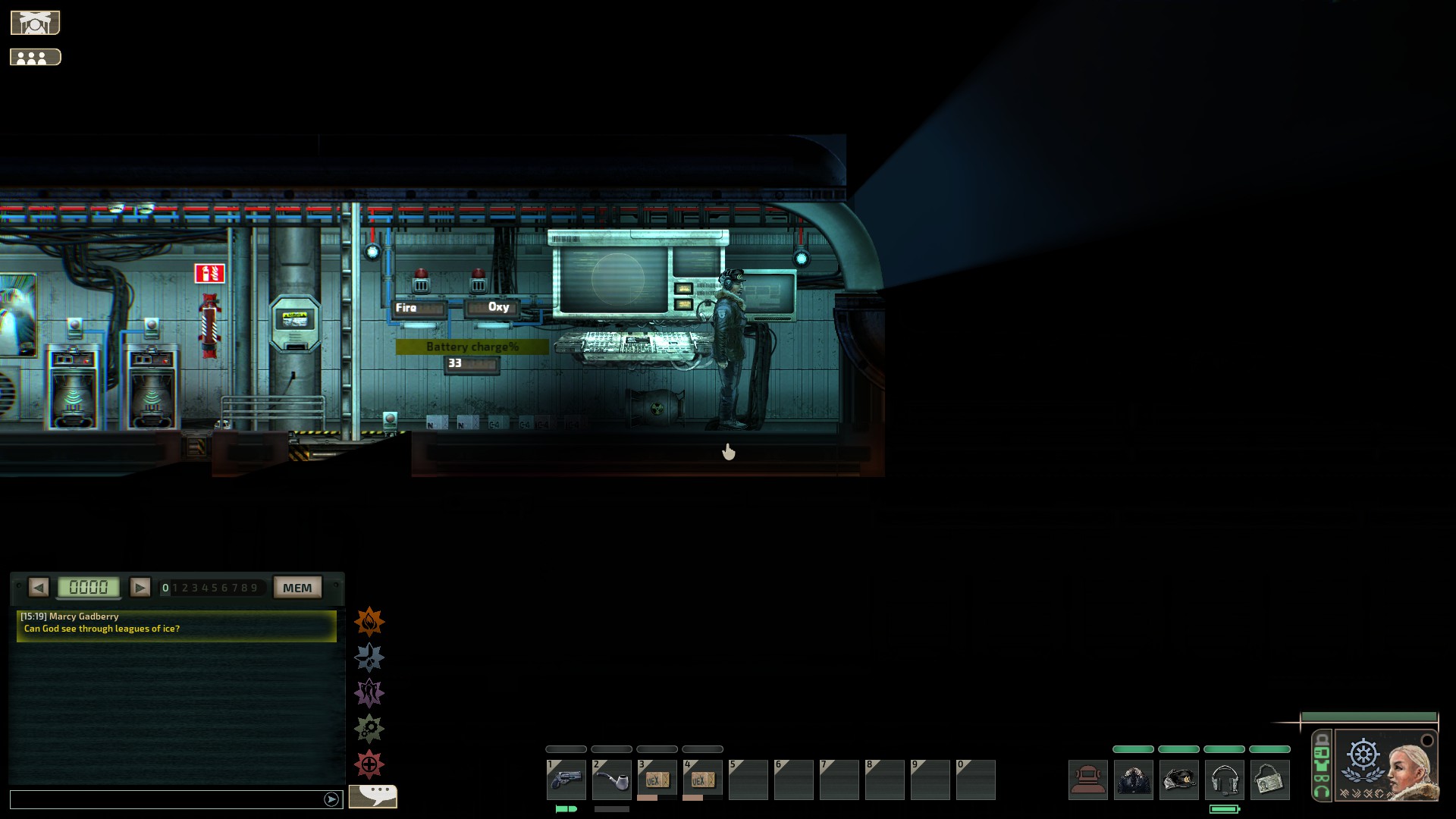Toggle the chat box speech bubble button
Viewport: 1456px width, 819px height.
pyautogui.click(x=373, y=795)
